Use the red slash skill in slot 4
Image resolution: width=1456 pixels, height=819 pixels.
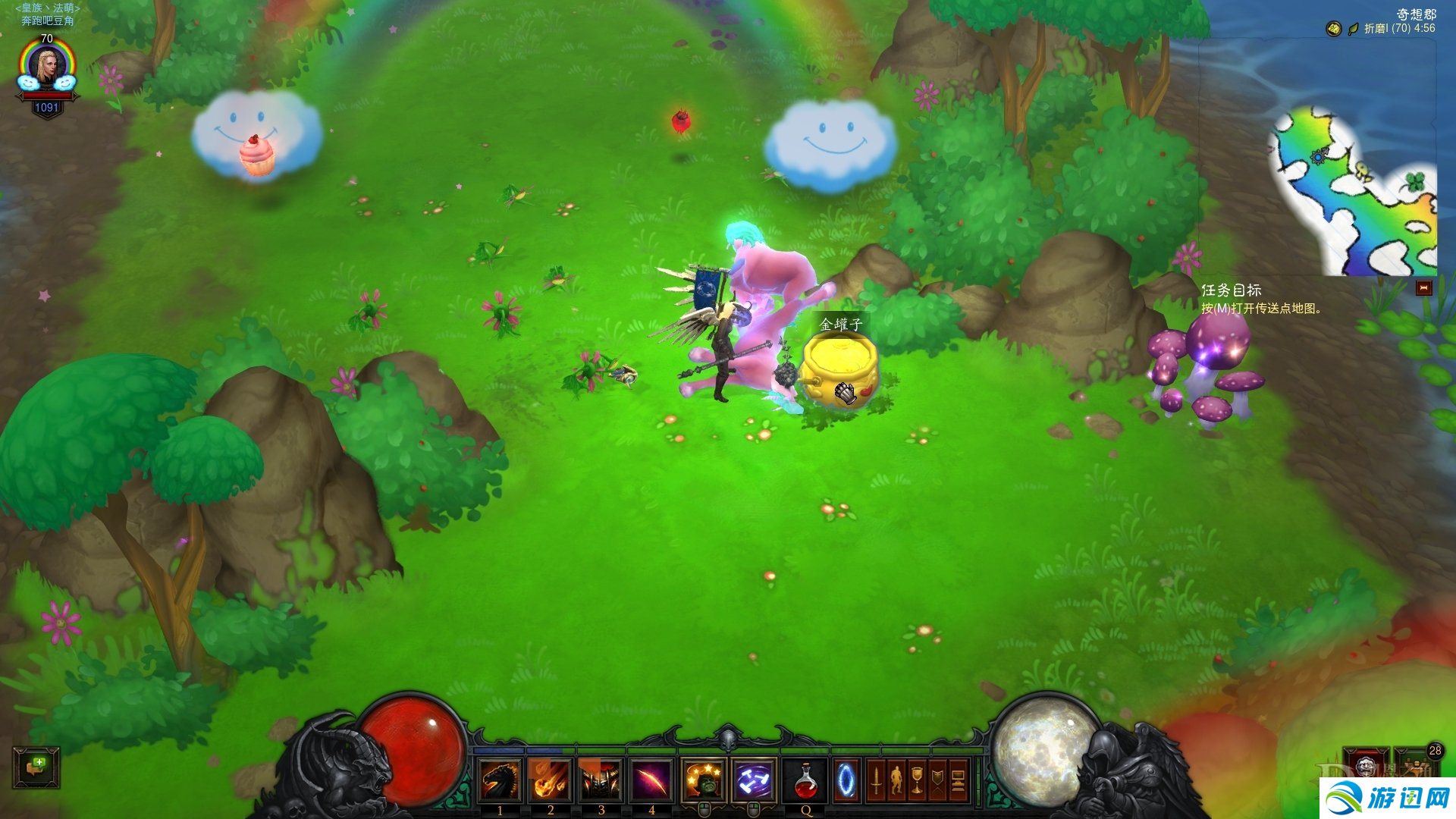pos(651,780)
